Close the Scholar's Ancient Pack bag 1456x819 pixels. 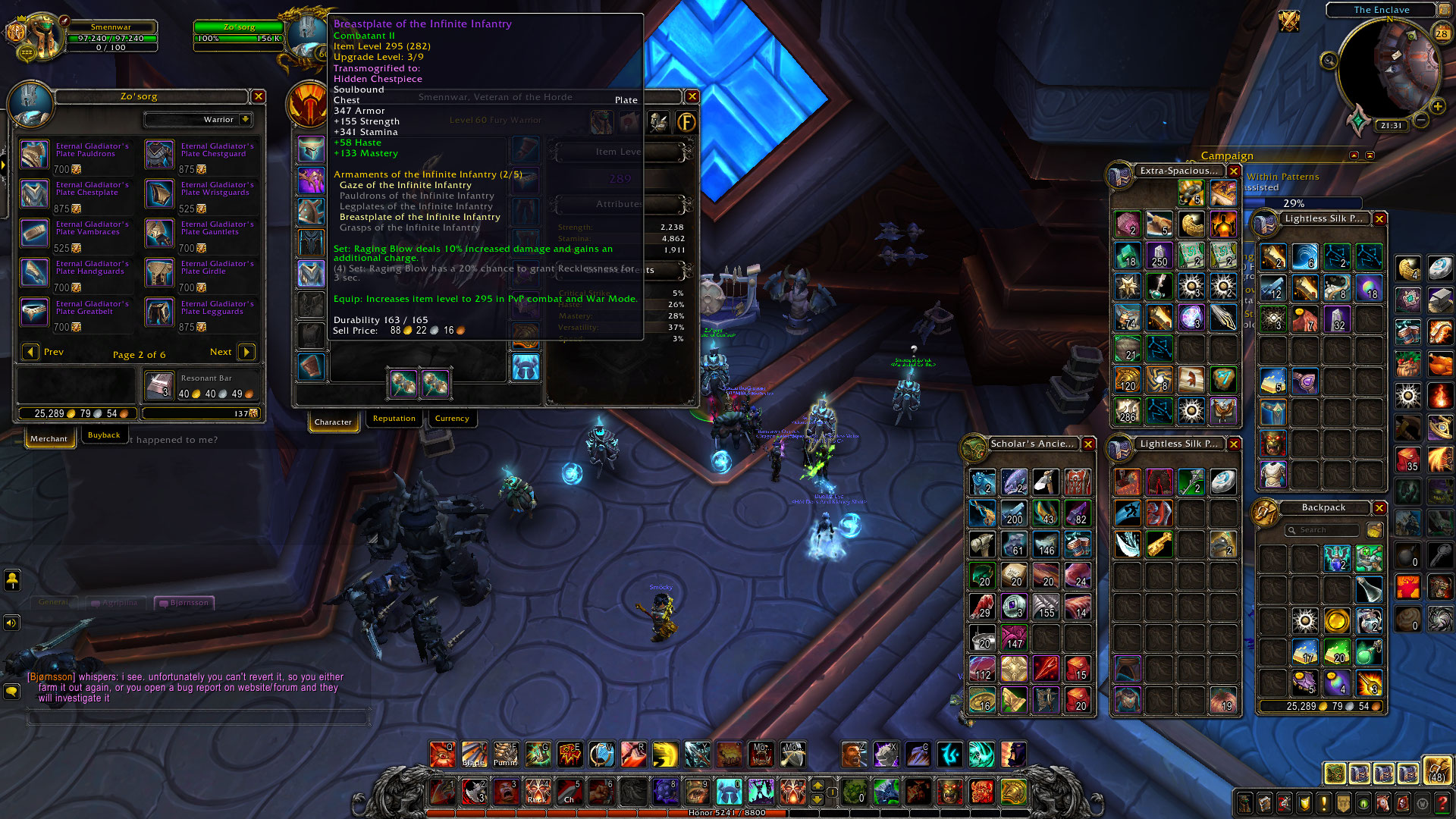1088,444
